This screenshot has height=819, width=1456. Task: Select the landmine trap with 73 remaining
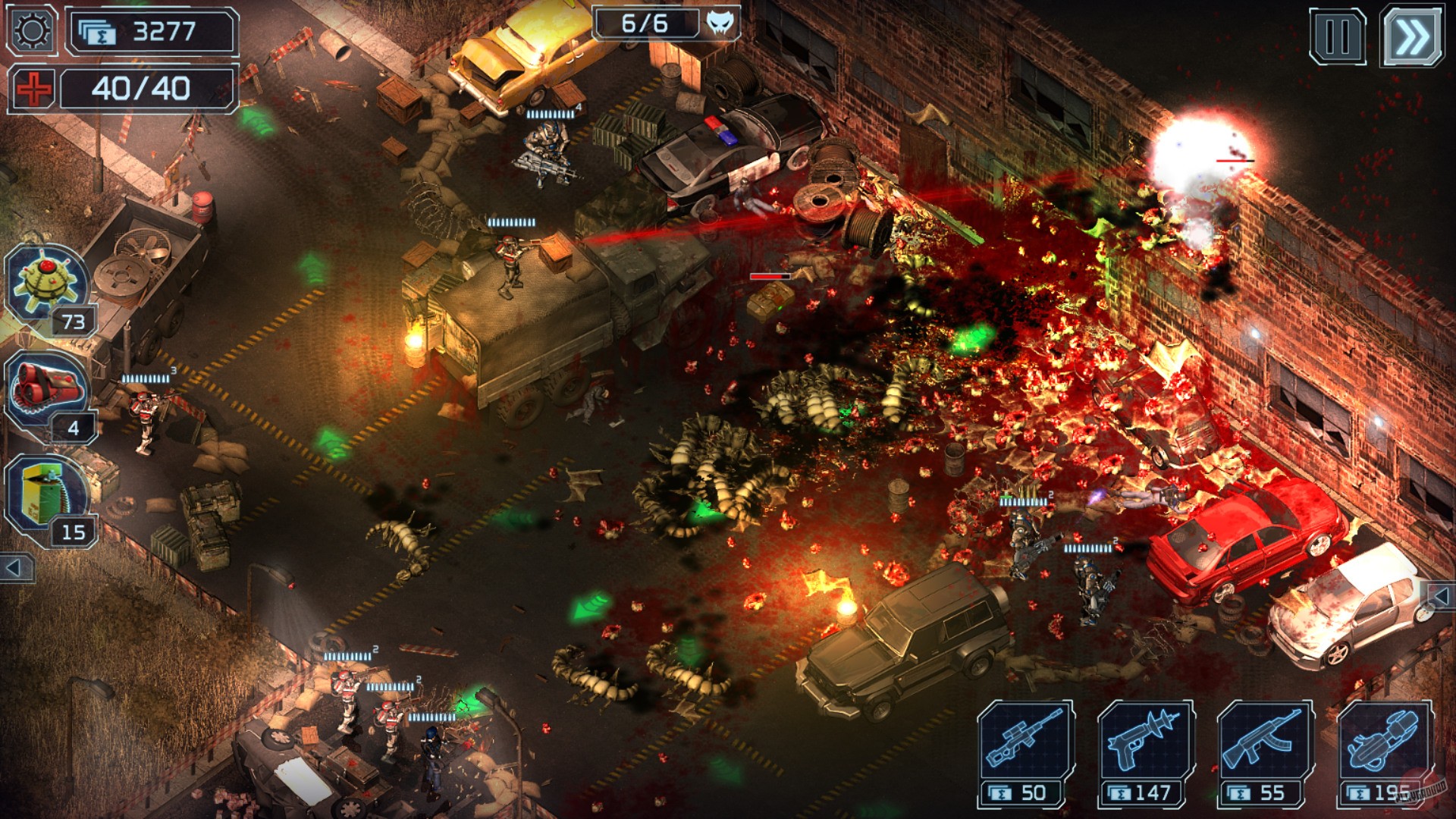[x=47, y=282]
